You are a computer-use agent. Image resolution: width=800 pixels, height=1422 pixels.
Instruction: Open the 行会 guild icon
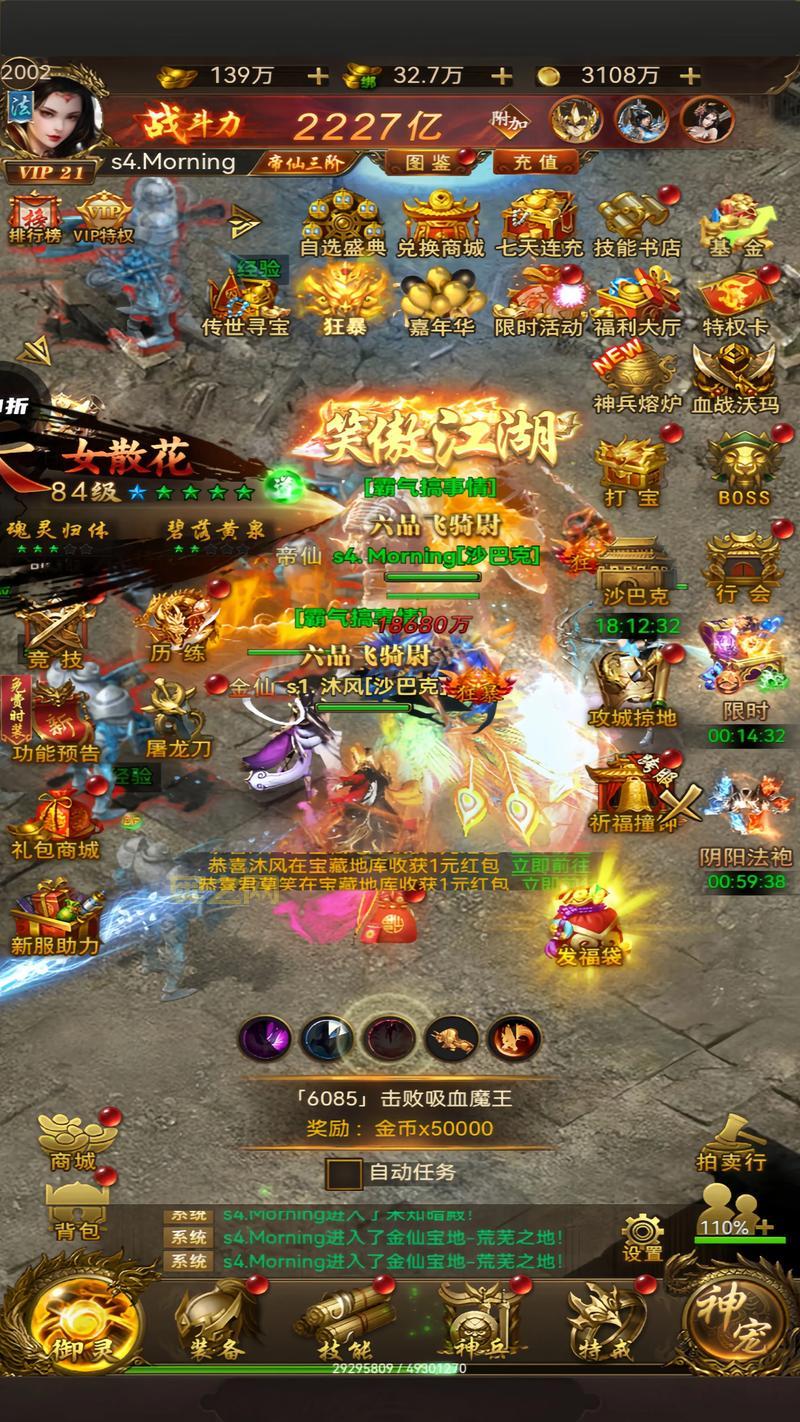coord(742,568)
